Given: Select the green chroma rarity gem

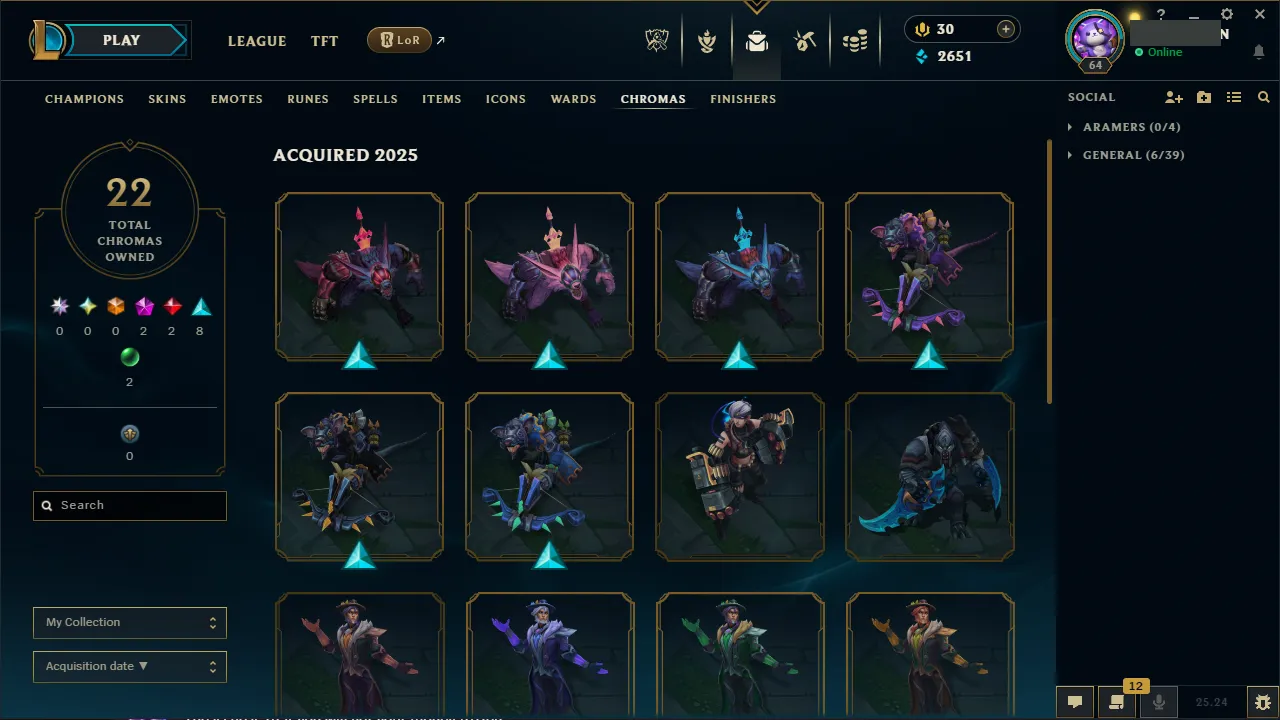Looking at the screenshot, I should point(129,357).
